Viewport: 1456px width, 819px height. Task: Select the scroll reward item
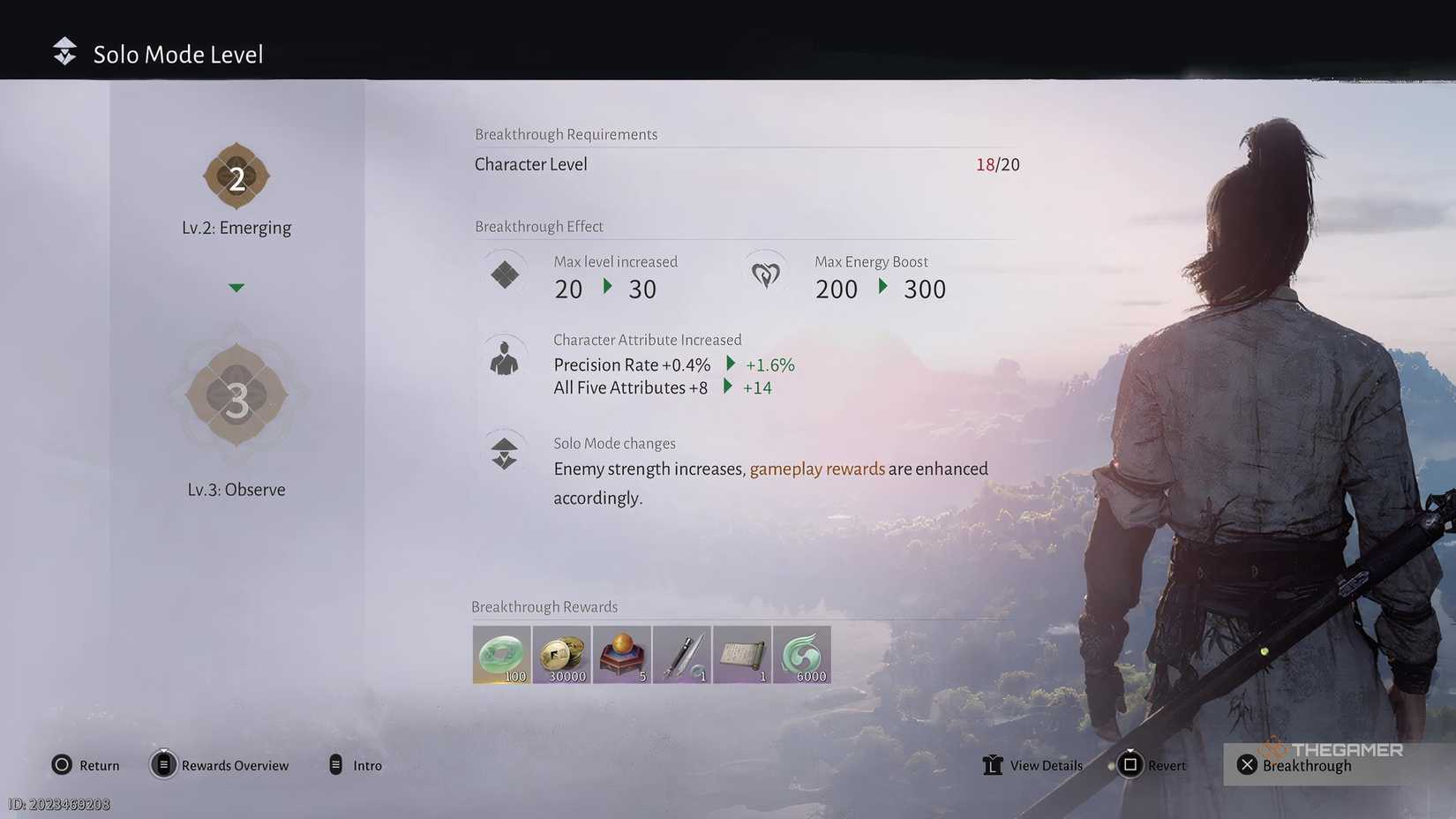pyautogui.click(x=741, y=655)
